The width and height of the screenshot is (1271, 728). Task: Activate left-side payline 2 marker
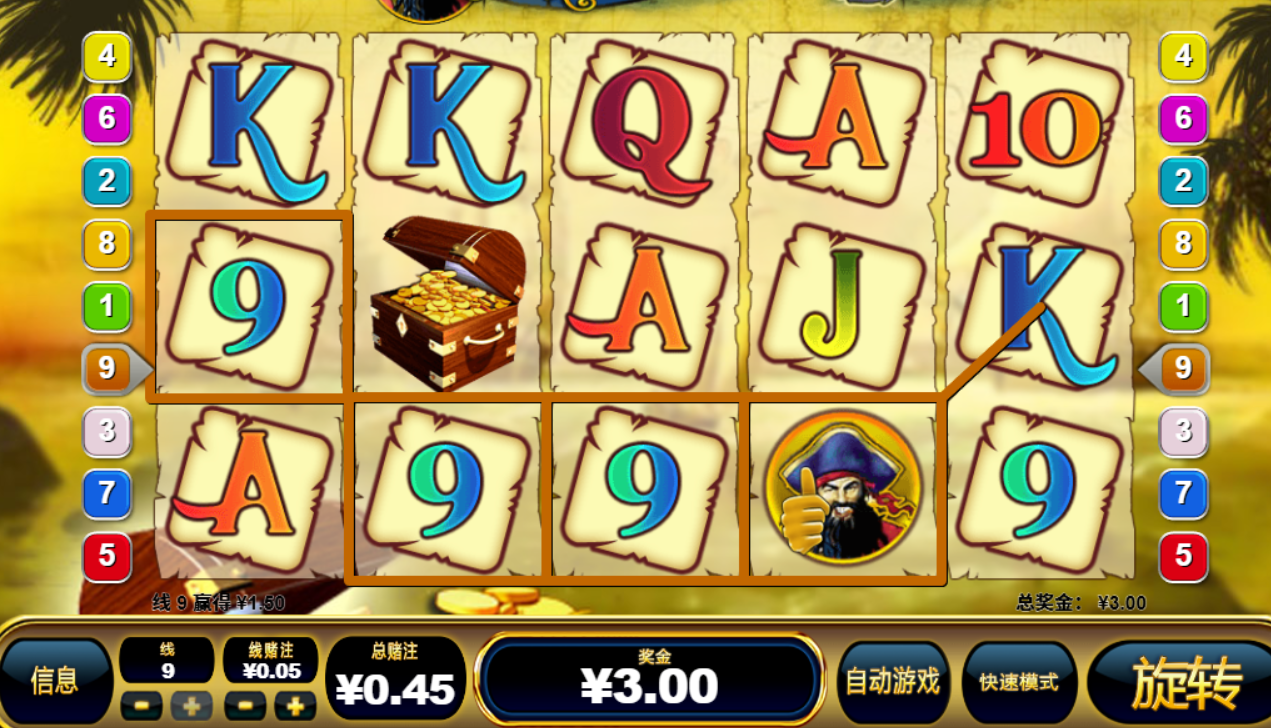107,181
